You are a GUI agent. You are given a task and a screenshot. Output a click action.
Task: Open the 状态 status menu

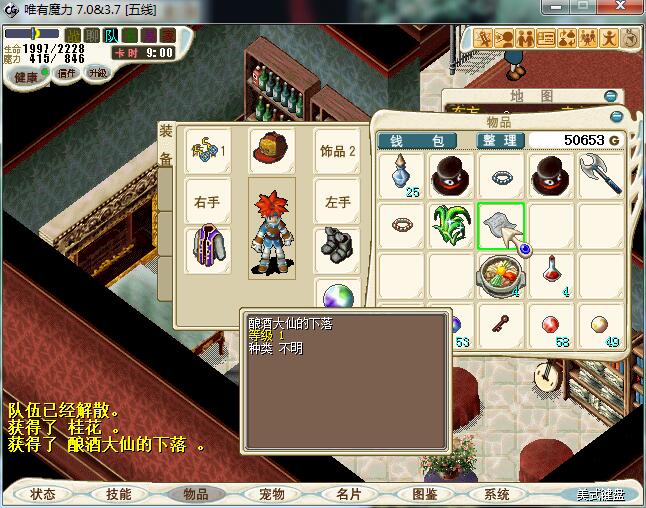(43, 494)
